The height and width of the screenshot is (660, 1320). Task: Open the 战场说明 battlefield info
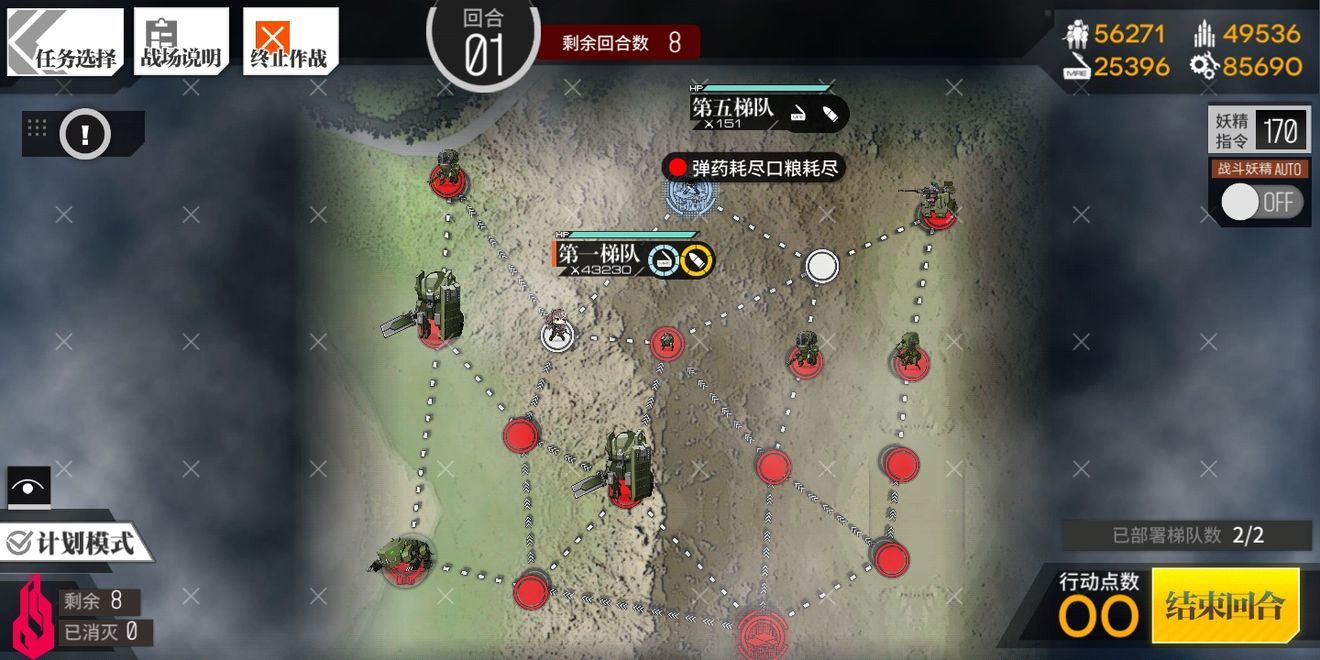coord(181,43)
